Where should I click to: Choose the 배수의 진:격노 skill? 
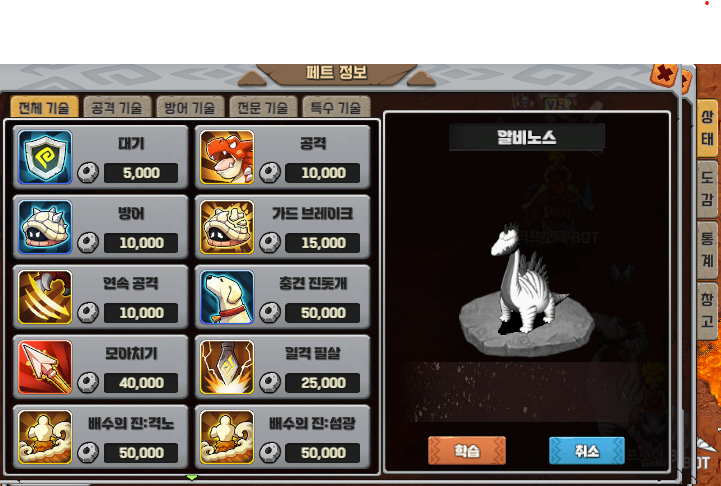click(x=102, y=436)
